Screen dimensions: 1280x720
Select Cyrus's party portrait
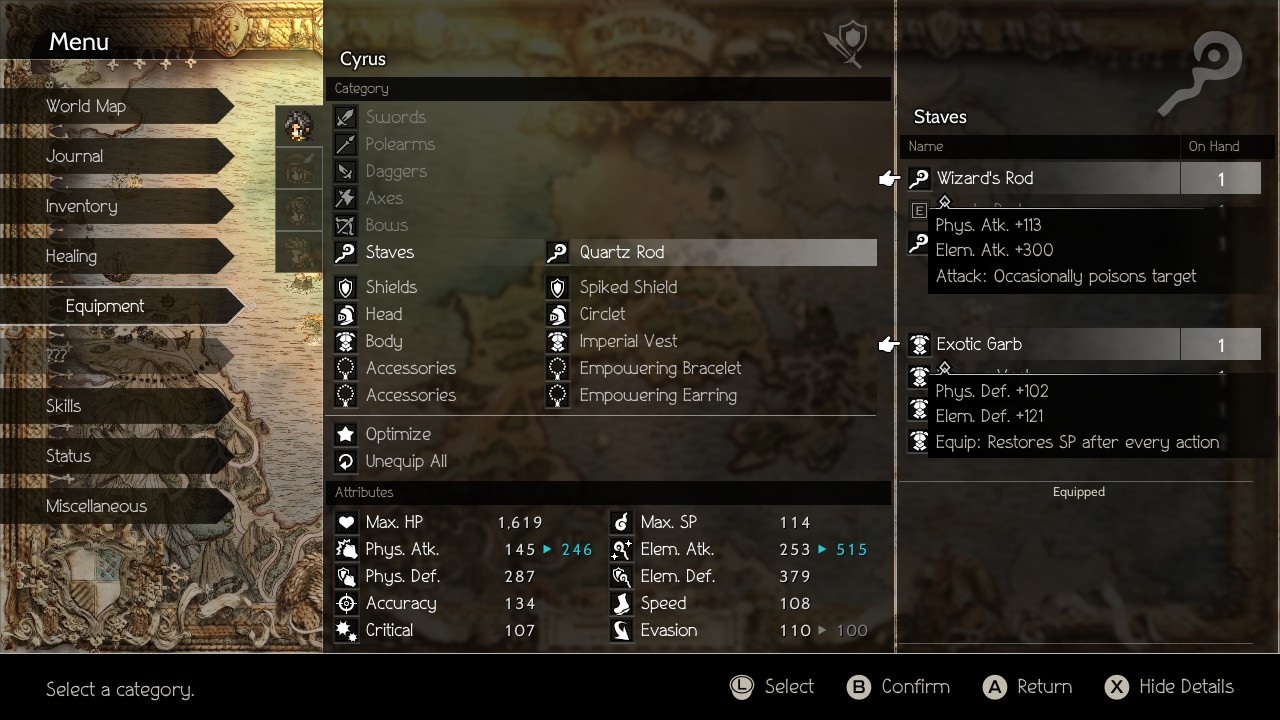click(299, 127)
